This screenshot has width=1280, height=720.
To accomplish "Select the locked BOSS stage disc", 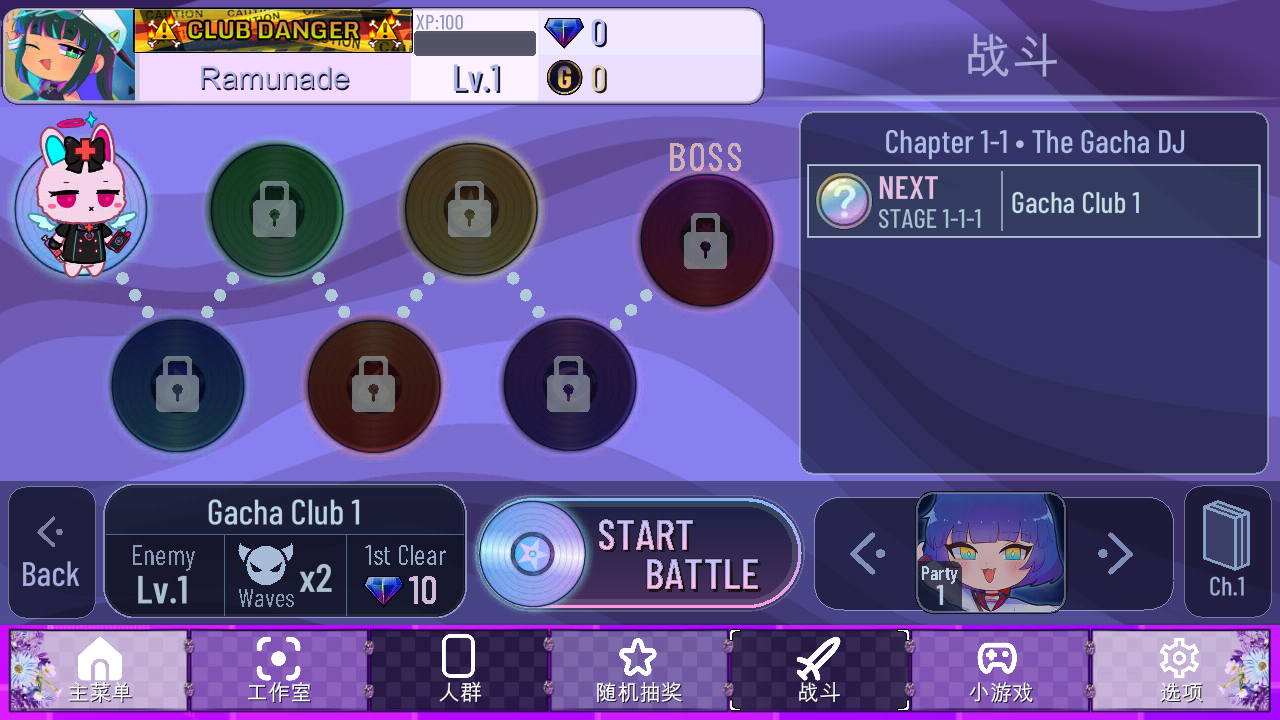I will 706,240.
